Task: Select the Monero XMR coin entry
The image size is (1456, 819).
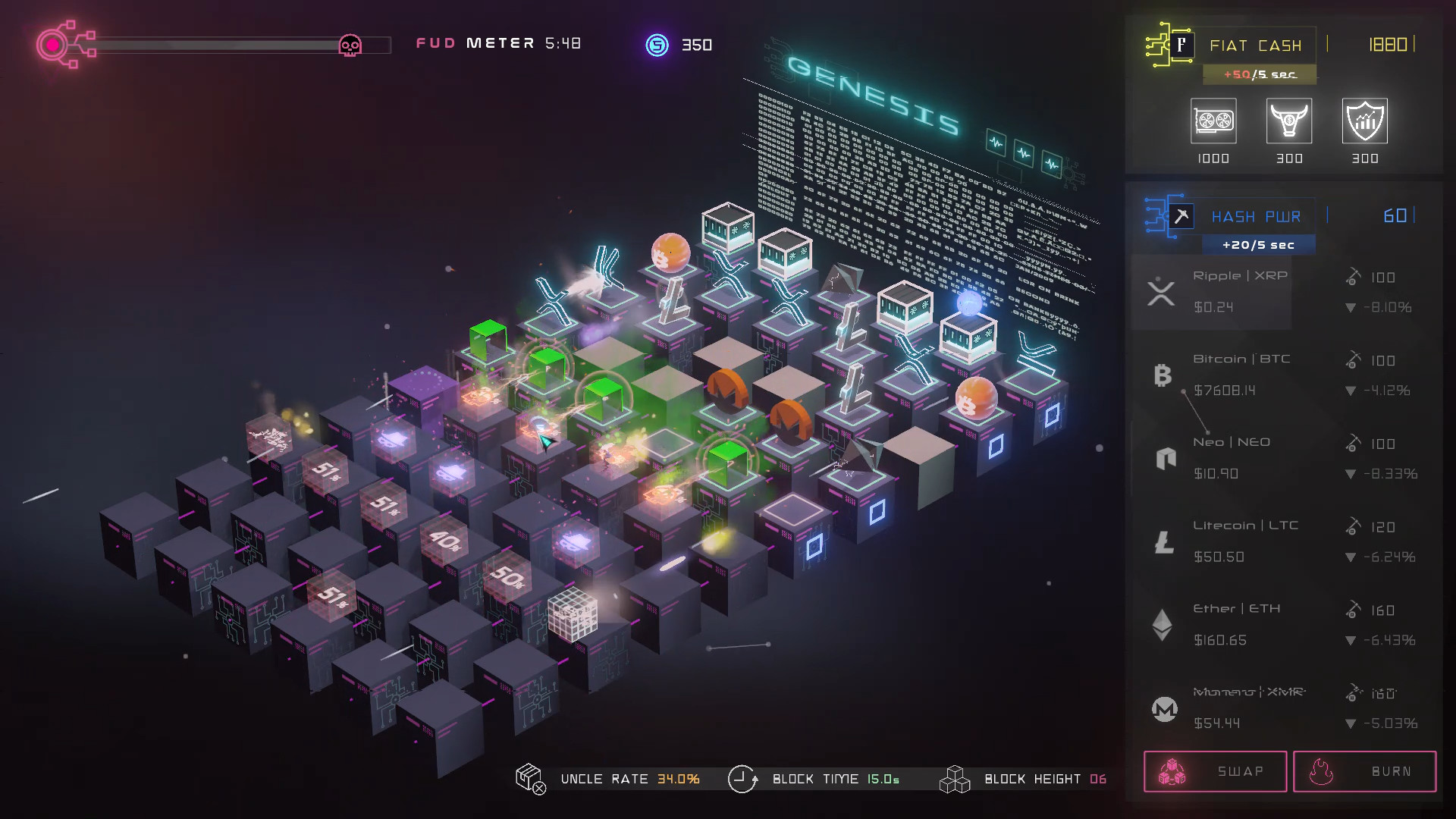Action: click(1286, 708)
